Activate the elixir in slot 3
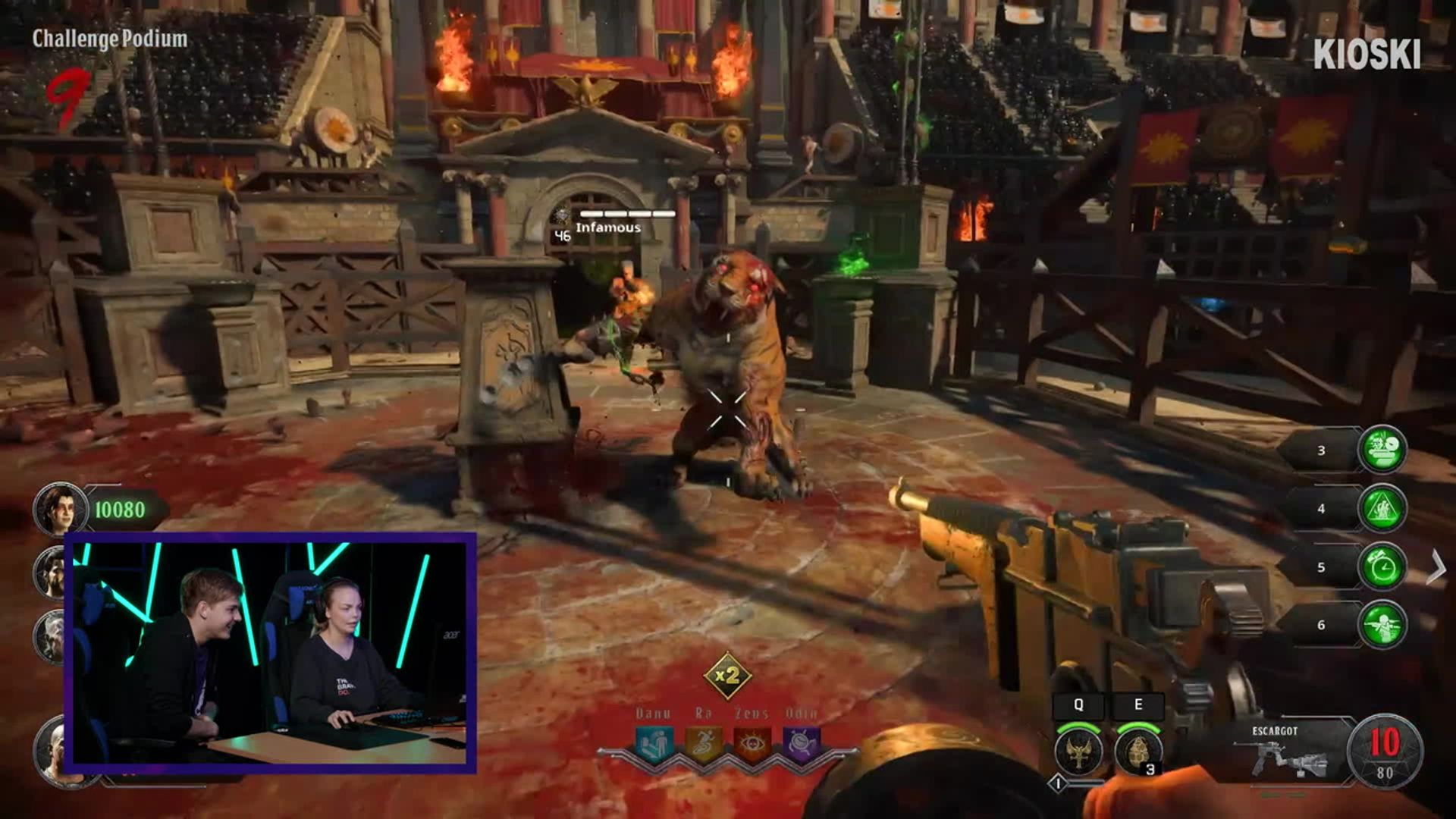 coord(1382,450)
